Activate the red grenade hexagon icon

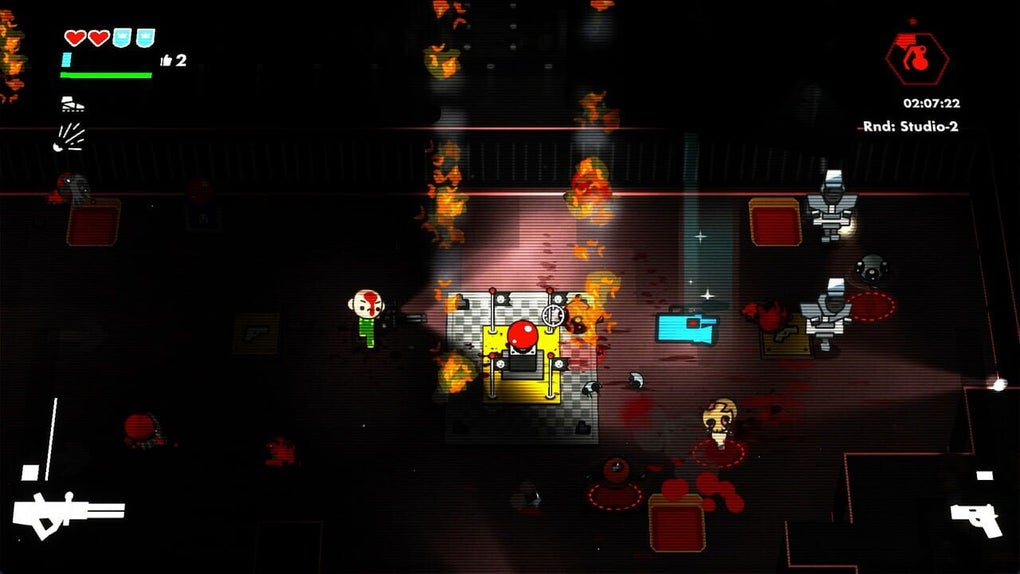pos(916,59)
